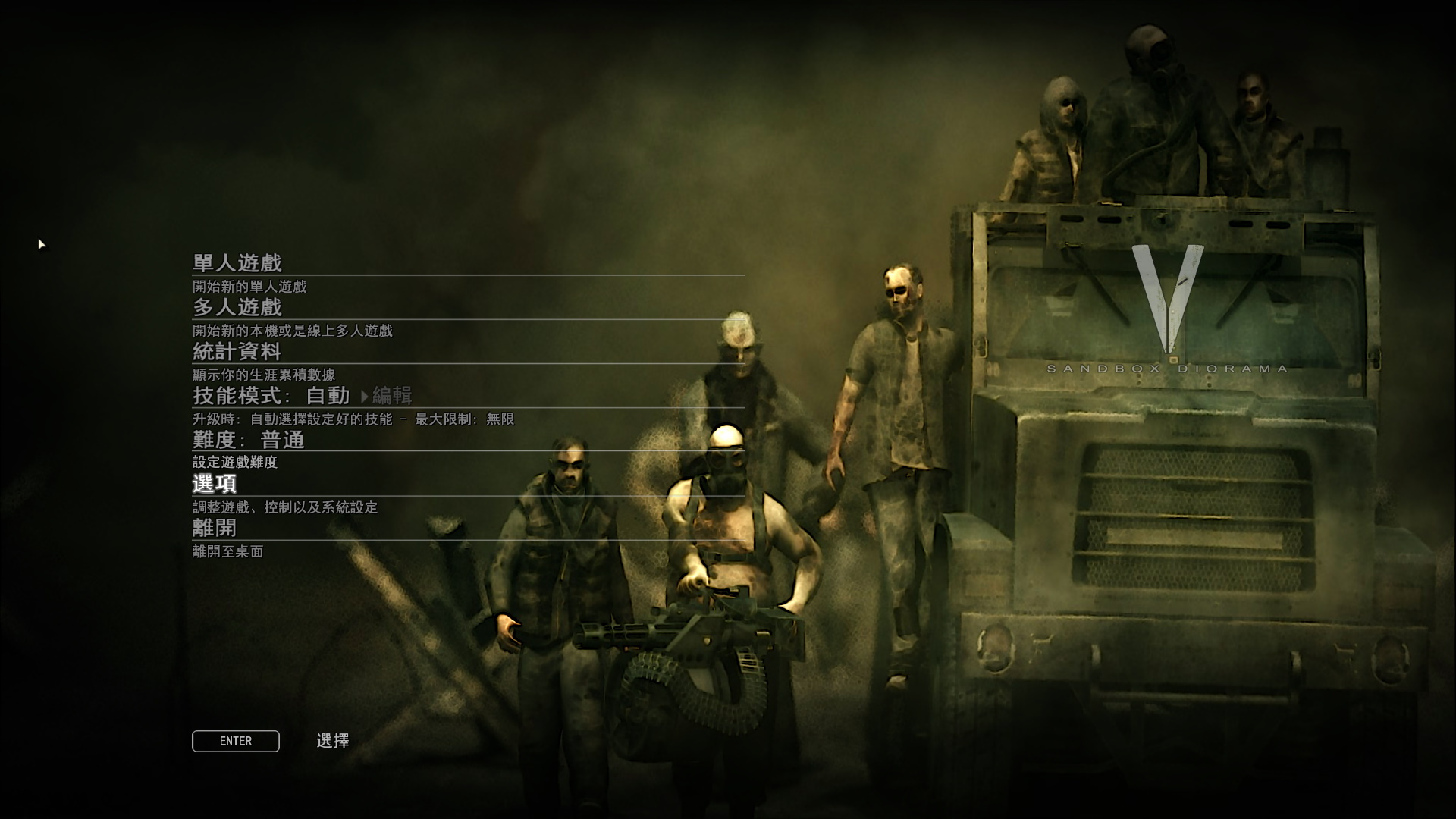The image size is (1456, 819).
Task: Quit to desktop (離開)
Action: tap(215, 528)
